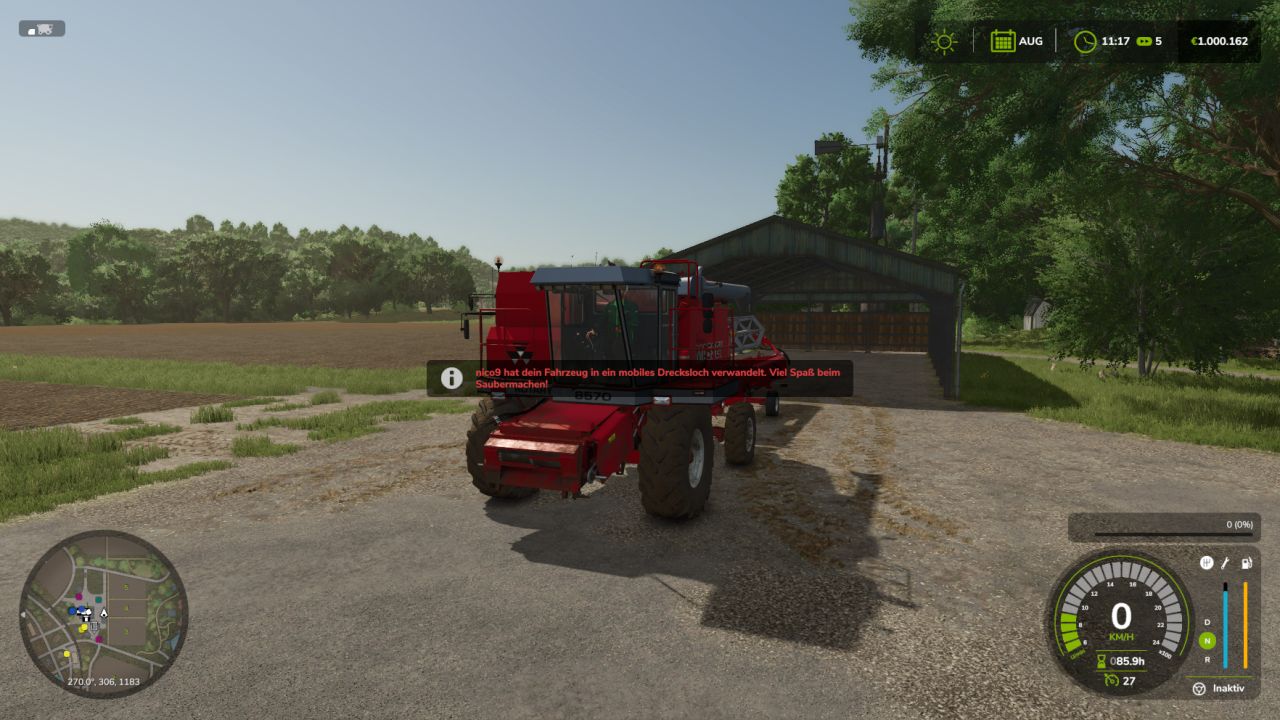This screenshot has width=1280, height=720.
Task: Click the gearbox shifter icon on the dashboard
Action: click(1207, 563)
